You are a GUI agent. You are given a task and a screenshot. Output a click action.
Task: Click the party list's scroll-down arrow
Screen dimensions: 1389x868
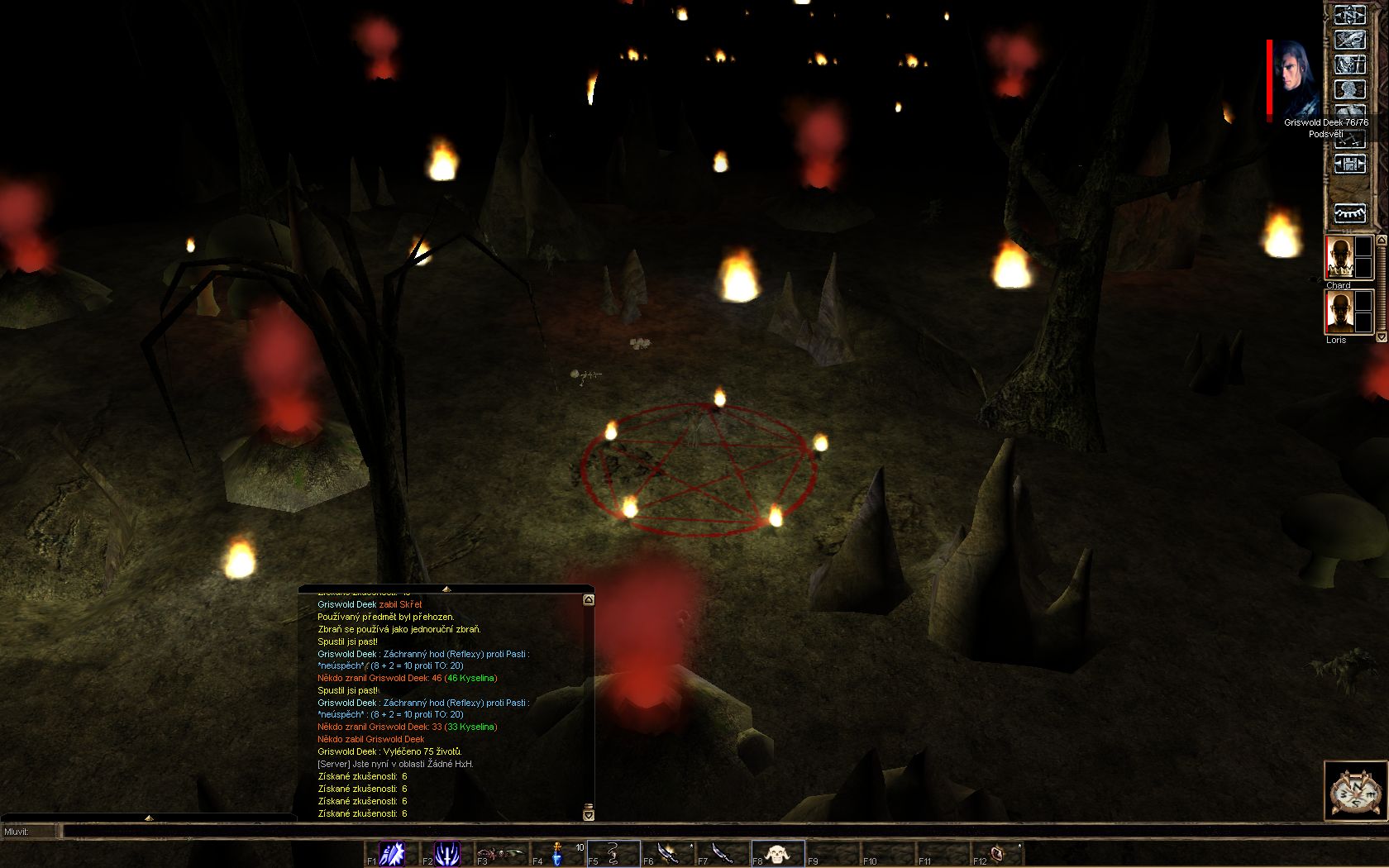pos(1381,337)
